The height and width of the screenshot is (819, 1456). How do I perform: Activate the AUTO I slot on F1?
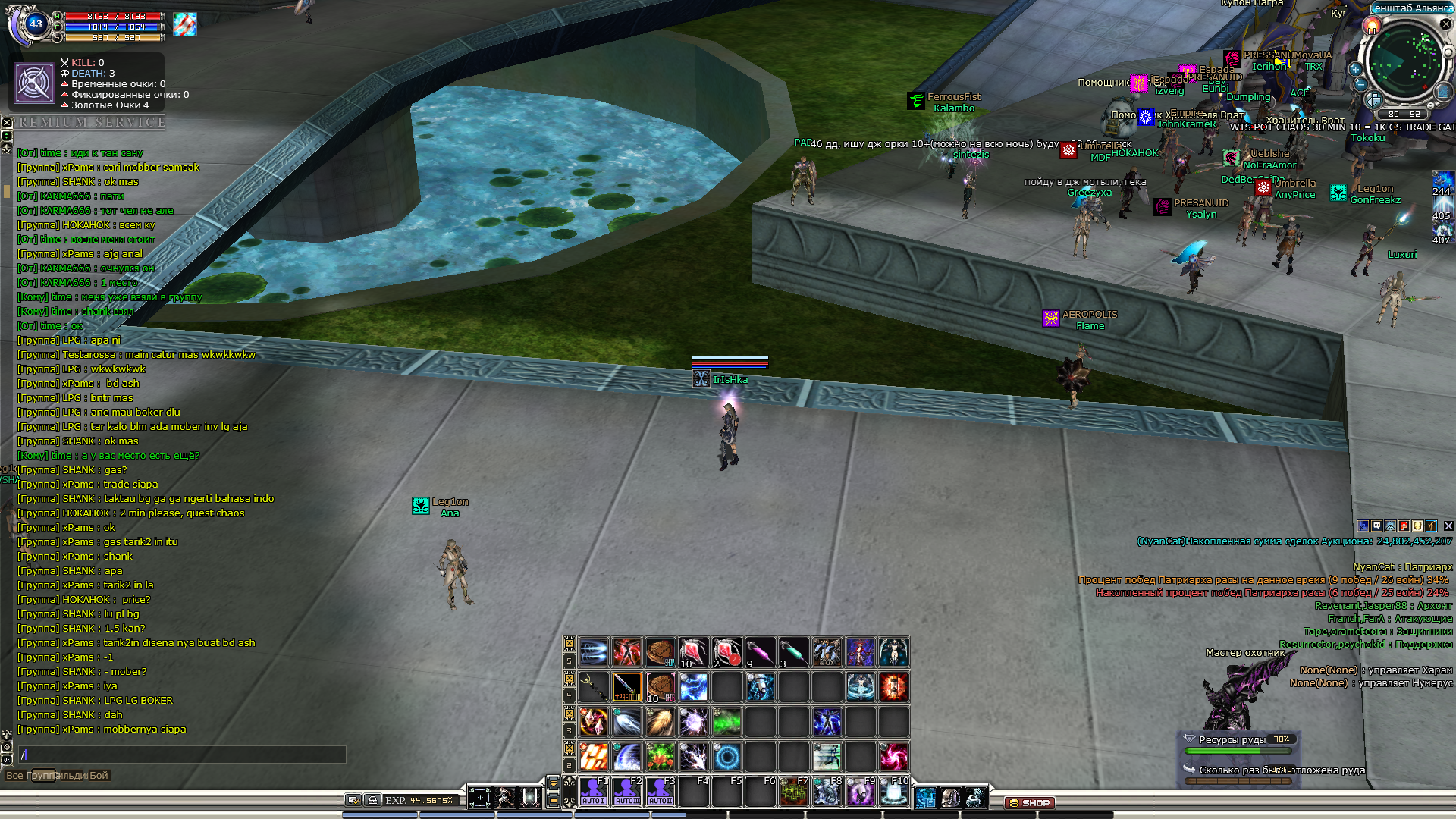[x=594, y=792]
